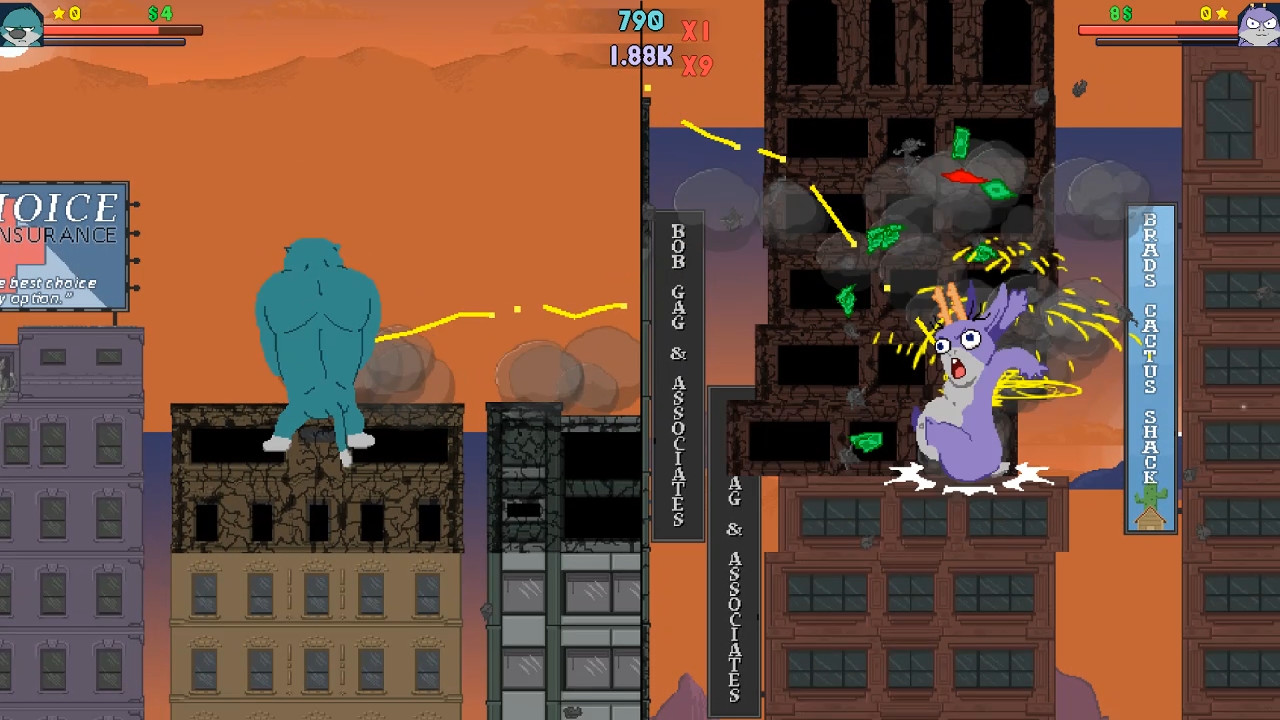
Task: Click the star icon beside the purple portrait
Action: (x=1220, y=13)
